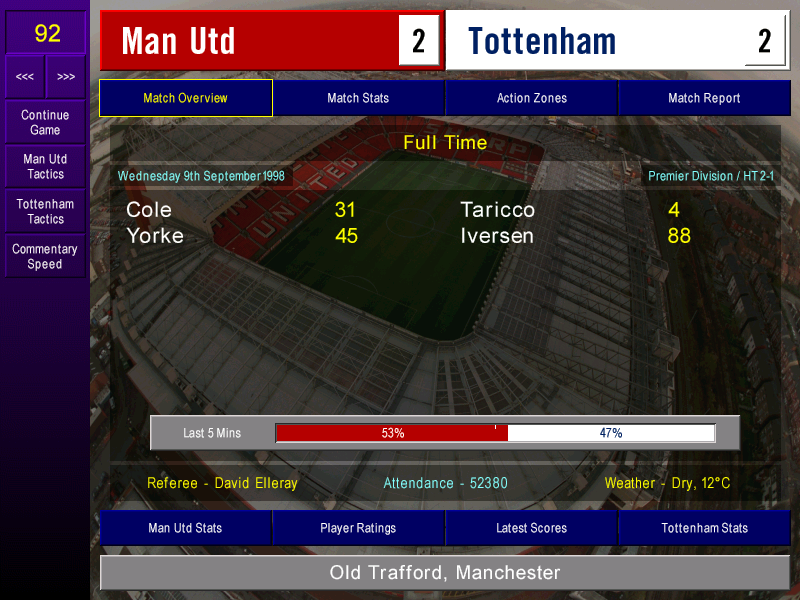This screenshot has height=600, width=800.
Task: Click the <<< back arrow button
Action: tap(25, 77)
